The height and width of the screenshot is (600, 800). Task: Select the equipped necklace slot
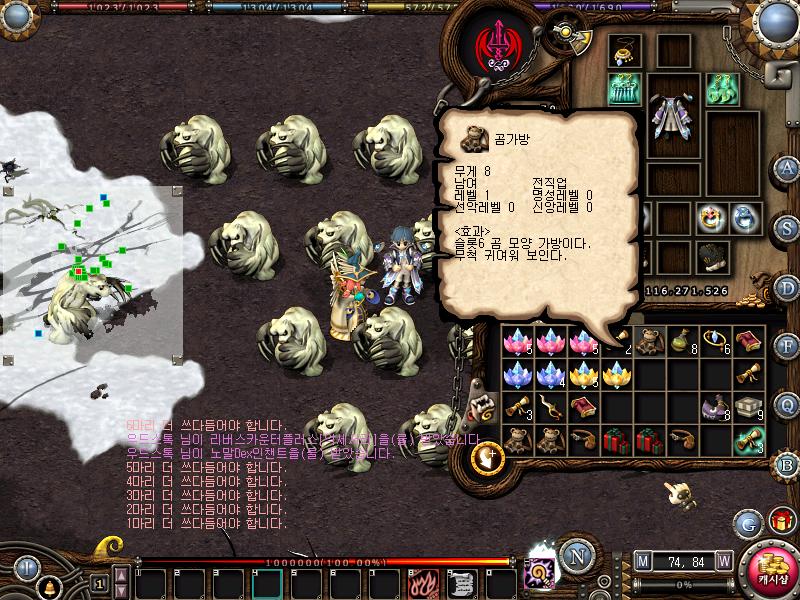tap(625, 51)
